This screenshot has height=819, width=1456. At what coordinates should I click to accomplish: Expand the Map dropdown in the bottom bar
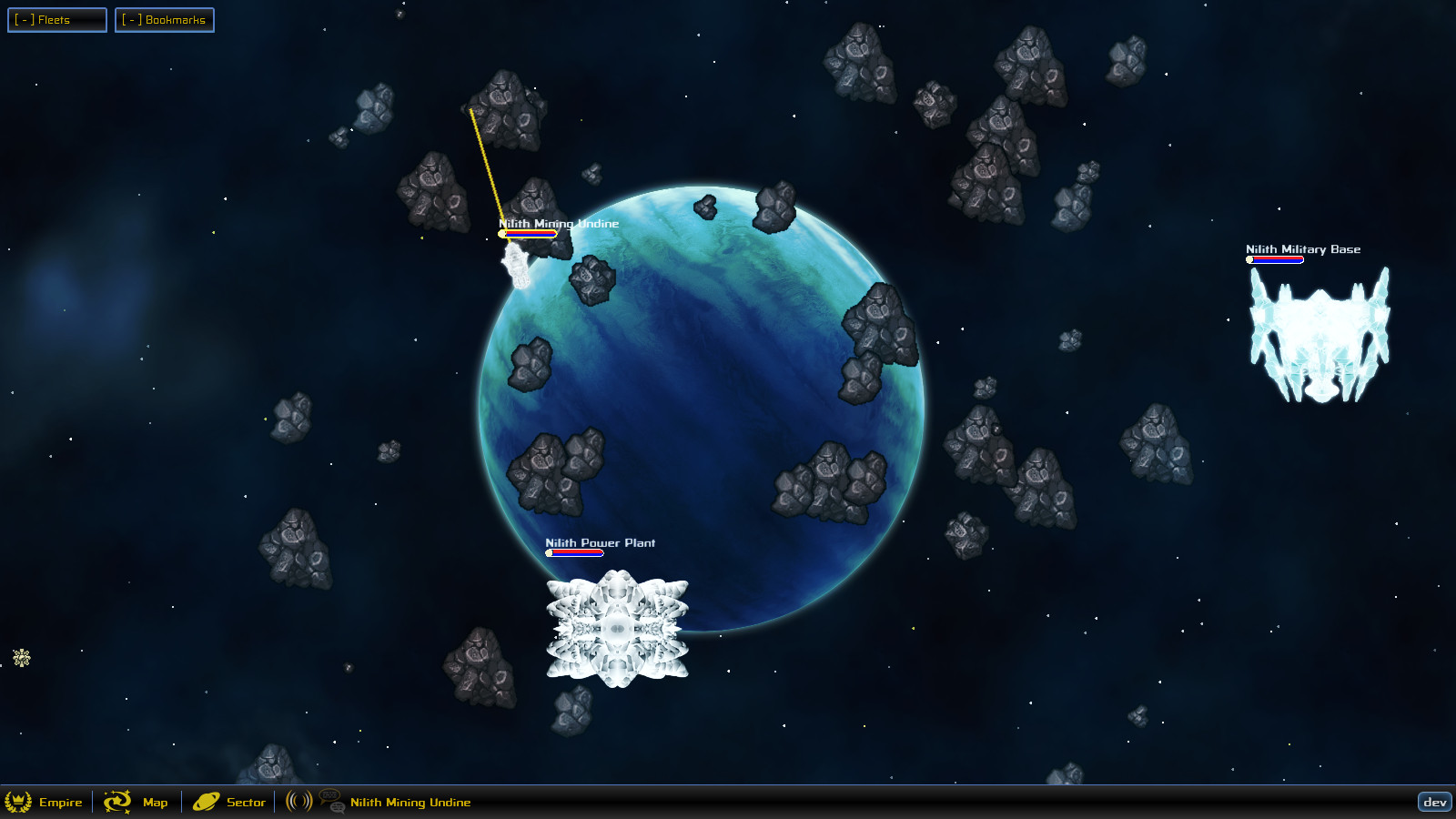coord(155,803)
